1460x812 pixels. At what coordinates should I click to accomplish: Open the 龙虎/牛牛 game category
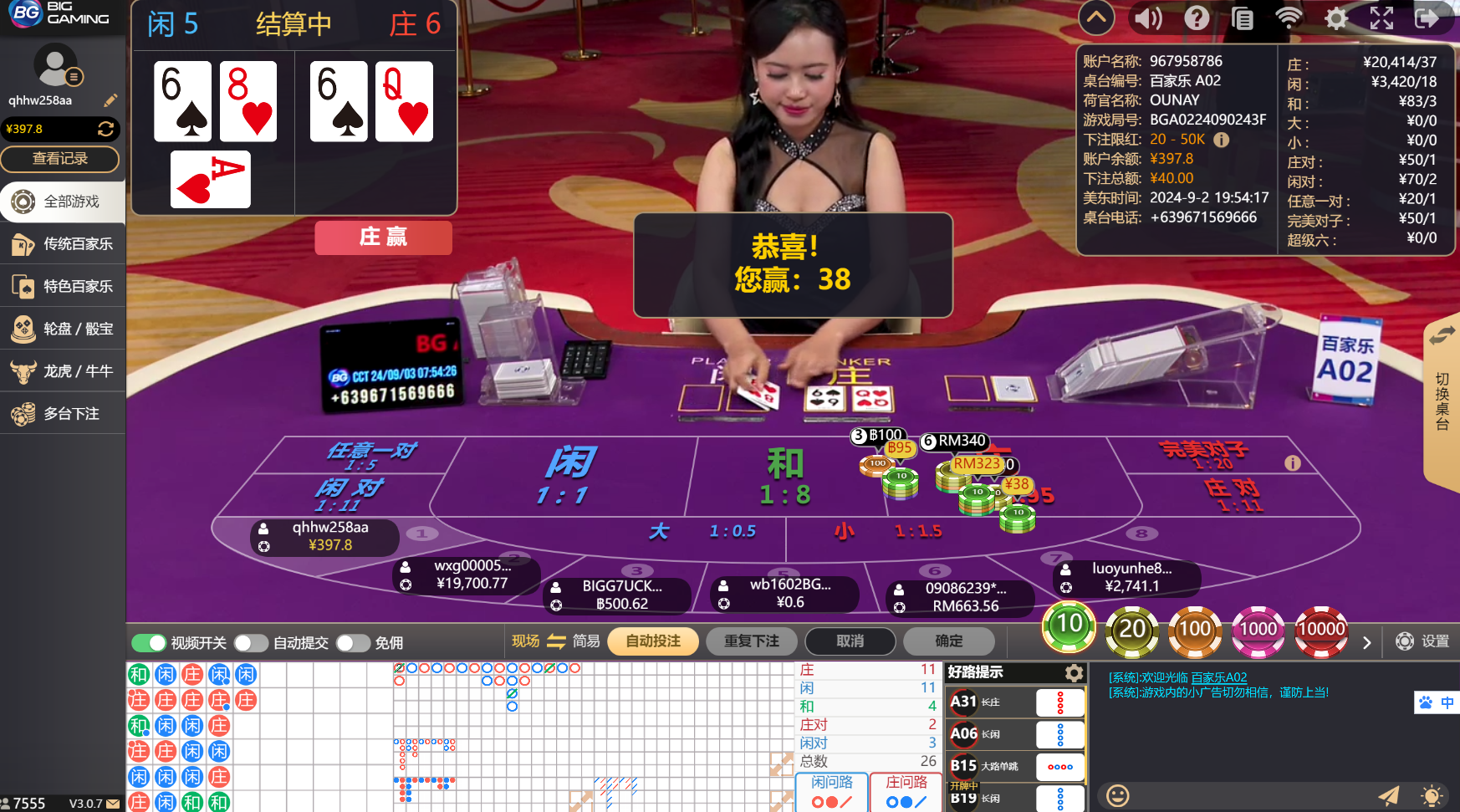tap(63, 370)
